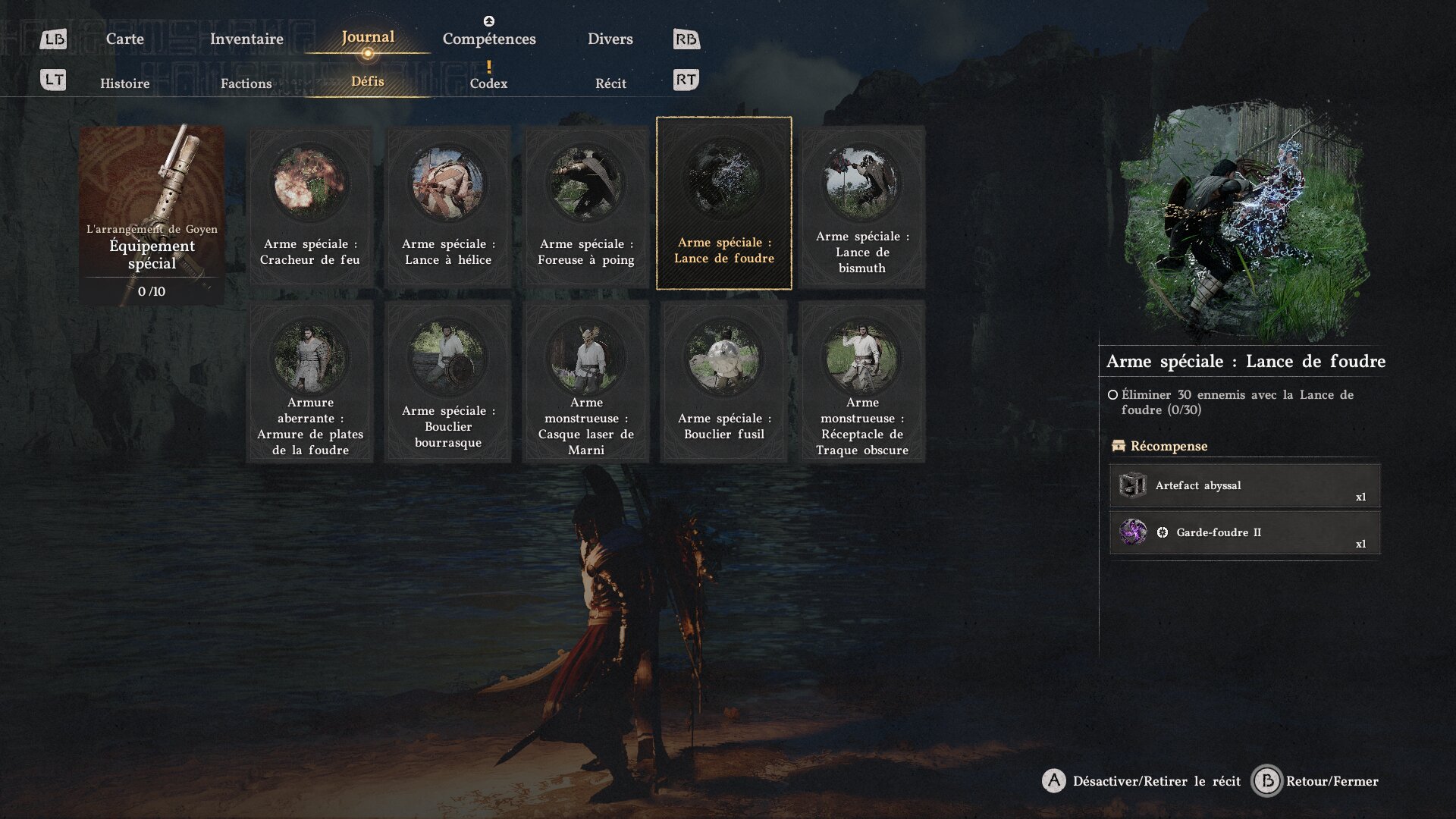The height and width of the screenshot is (819, 1456).
Task: Open the Casque laser de Marni challenge
Action: [586, 381]
